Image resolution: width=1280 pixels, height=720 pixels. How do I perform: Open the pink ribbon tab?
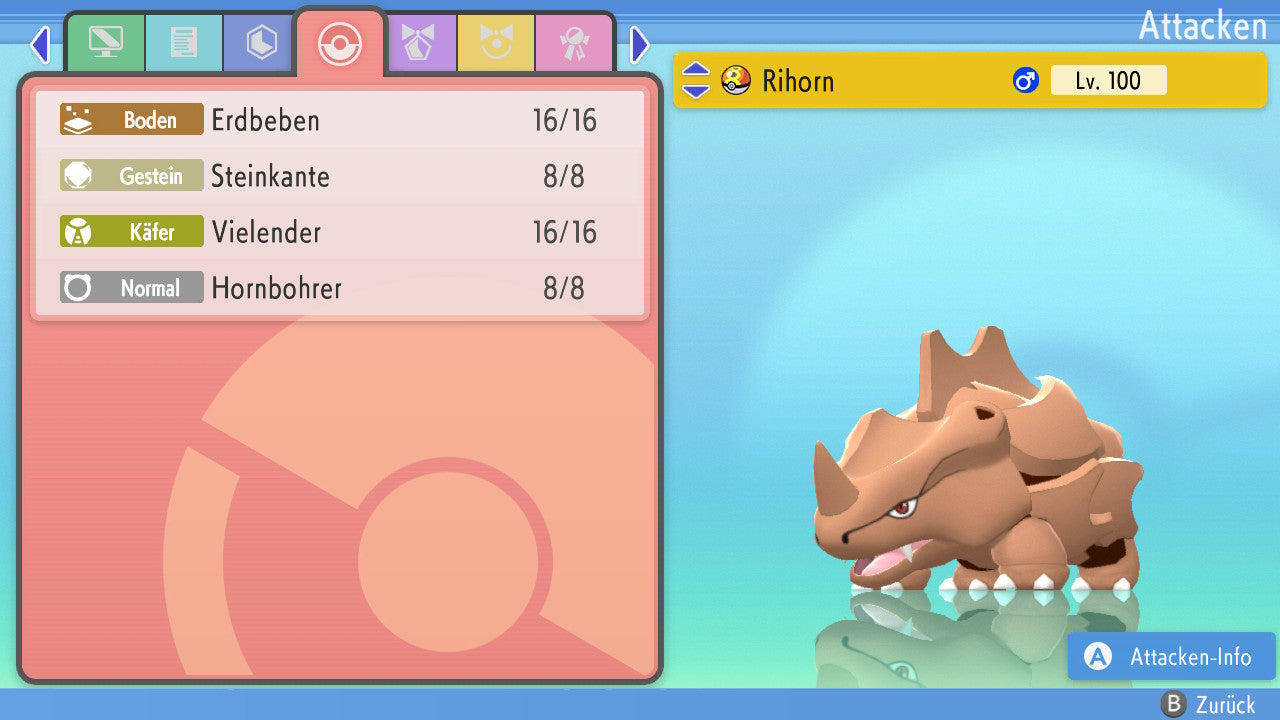coord(574,43)
